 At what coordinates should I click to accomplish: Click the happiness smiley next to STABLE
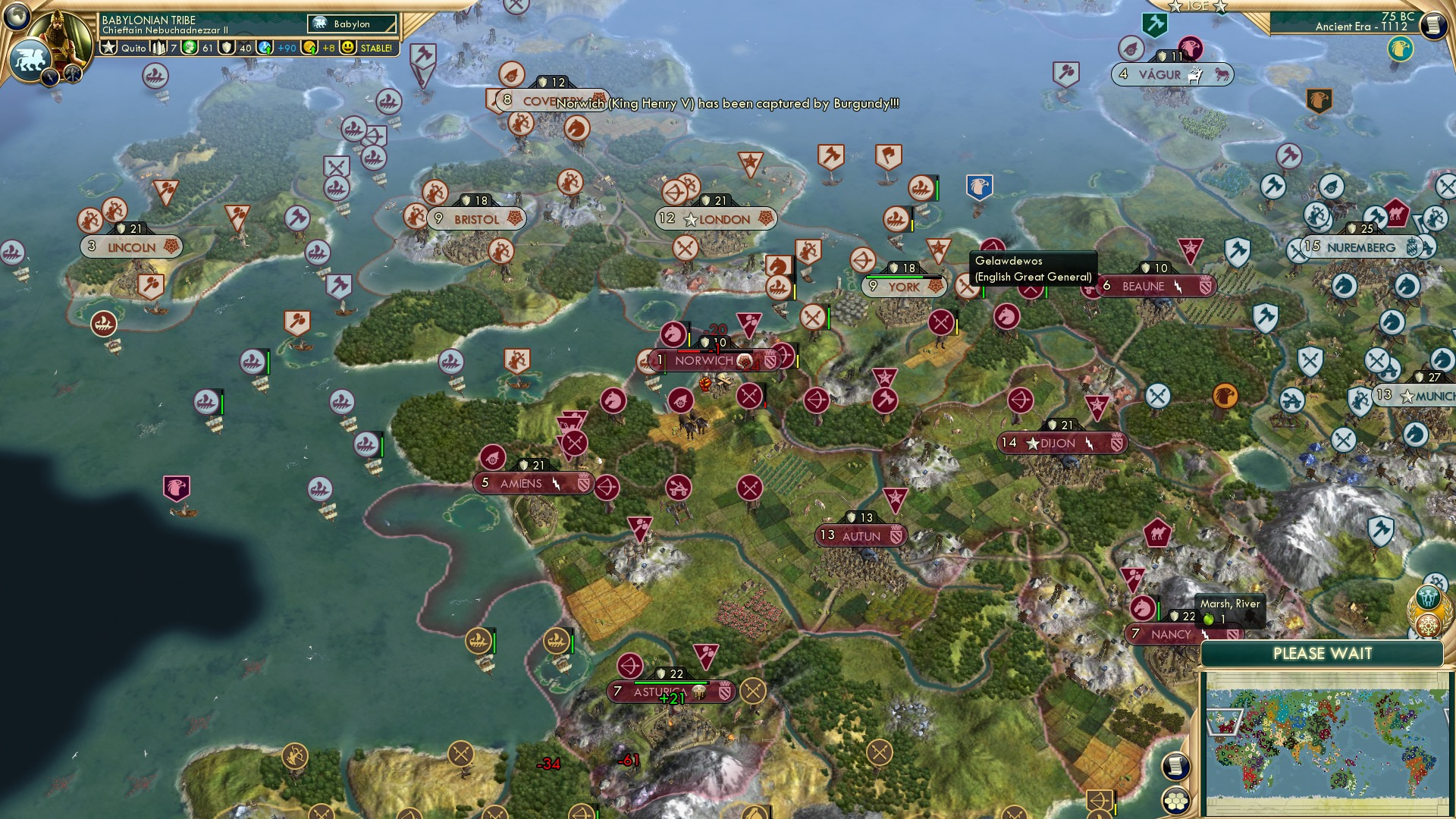pyautogui.click(x=346, y=47)
